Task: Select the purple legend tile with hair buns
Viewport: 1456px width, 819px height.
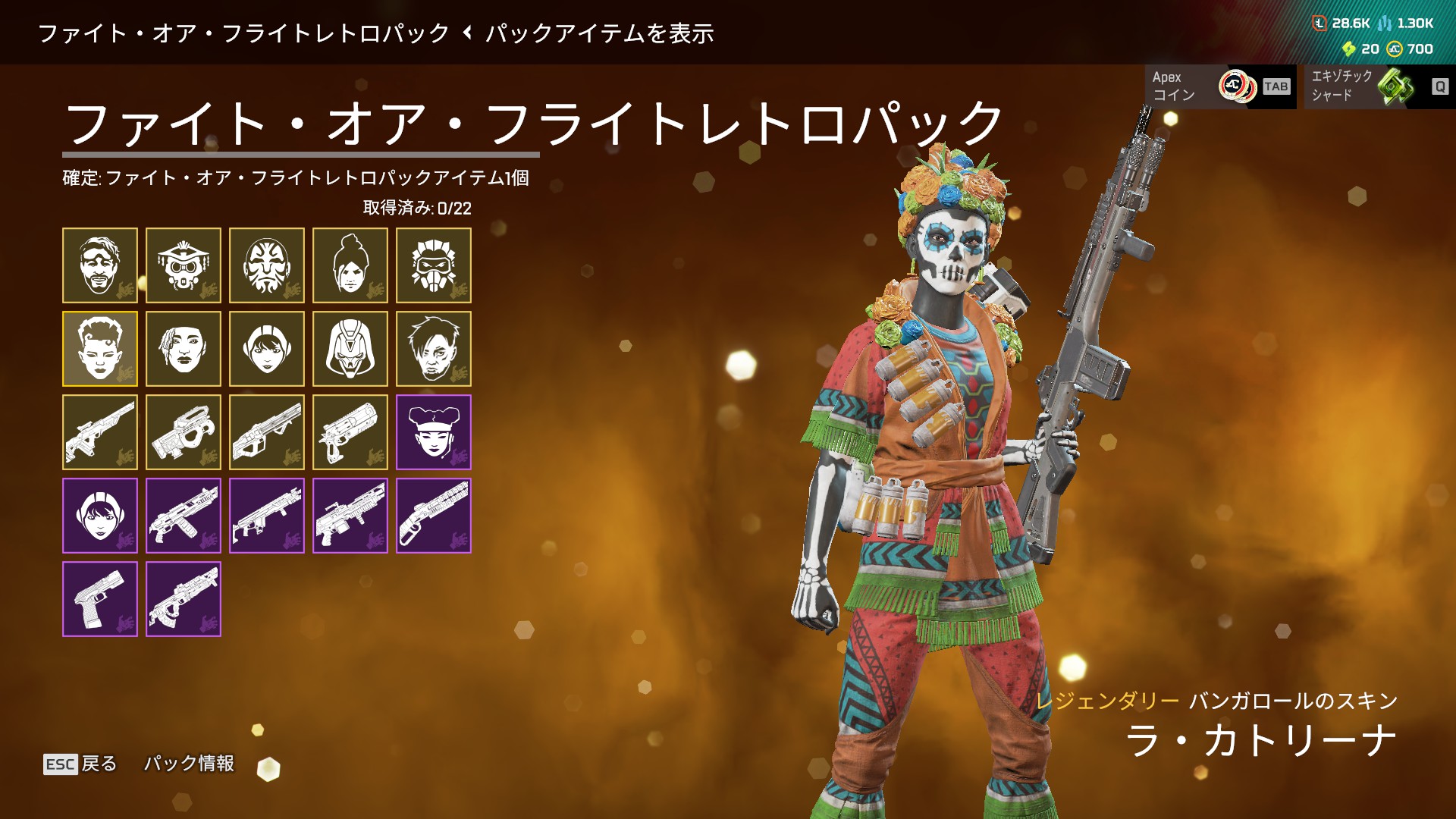Action: click(434, 432)
